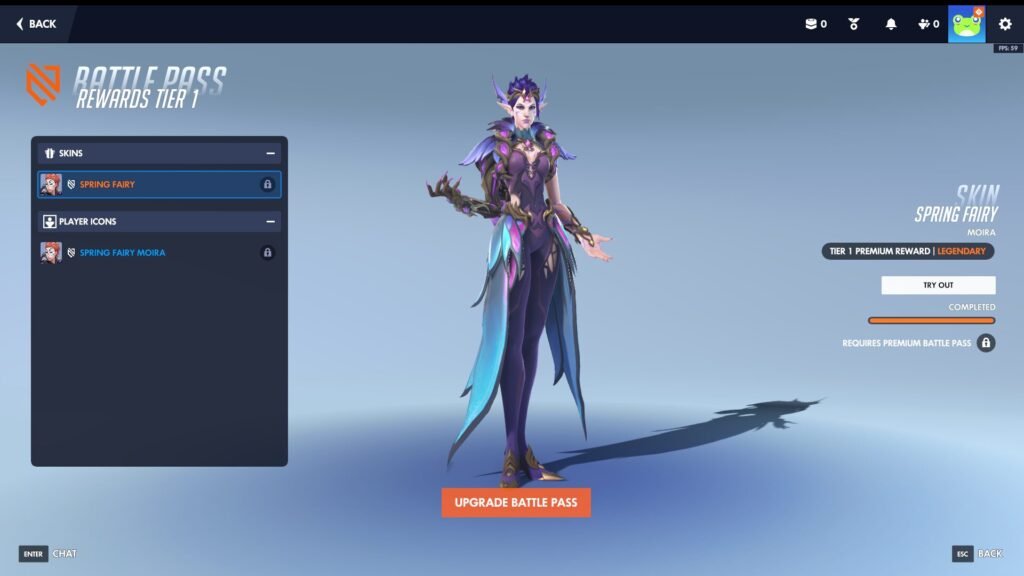Open the coin currency balance
1024x576 pixels.
(x=816, y=24)
